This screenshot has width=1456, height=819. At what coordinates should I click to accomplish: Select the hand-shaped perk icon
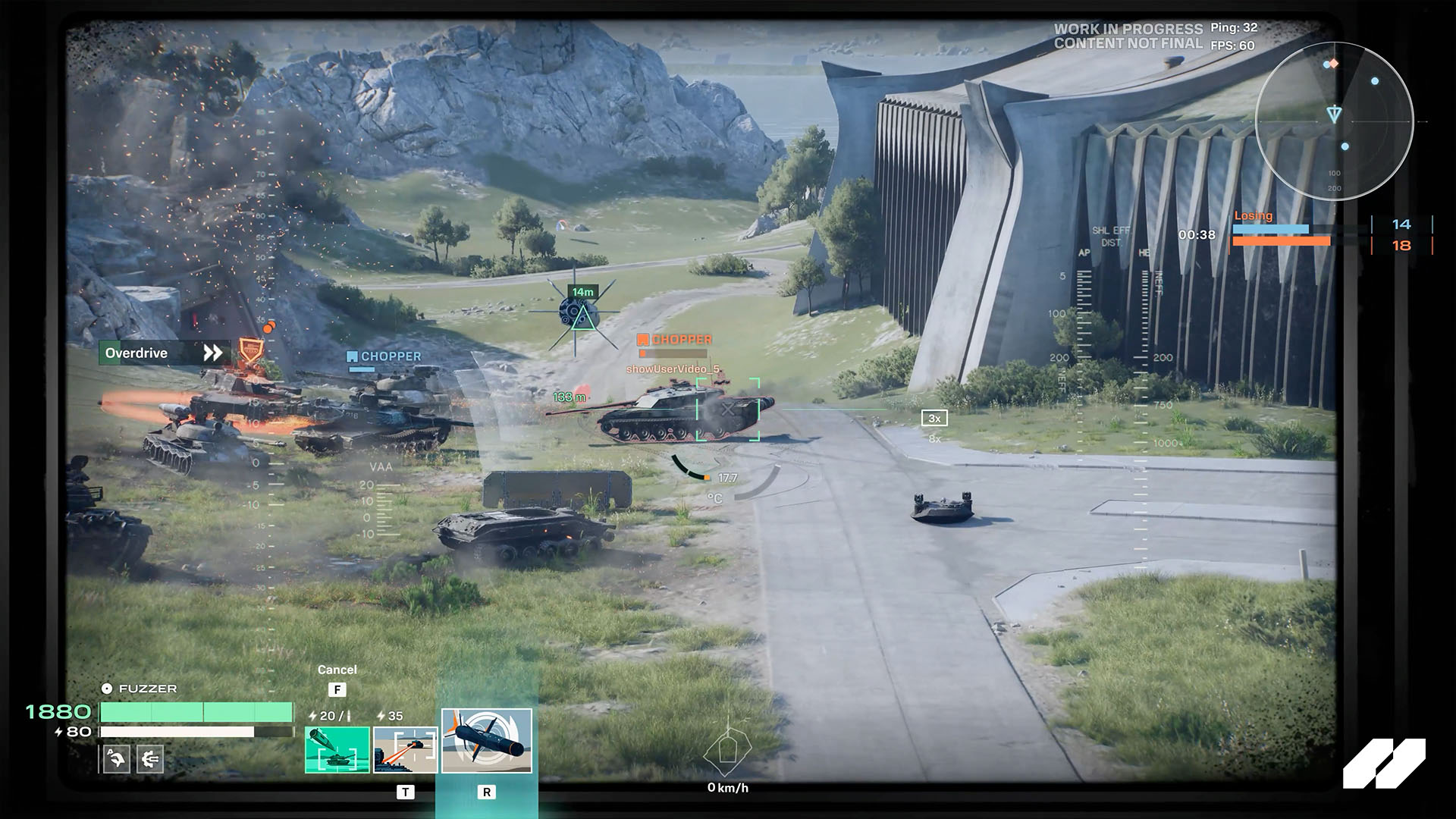tap(116, 758)
